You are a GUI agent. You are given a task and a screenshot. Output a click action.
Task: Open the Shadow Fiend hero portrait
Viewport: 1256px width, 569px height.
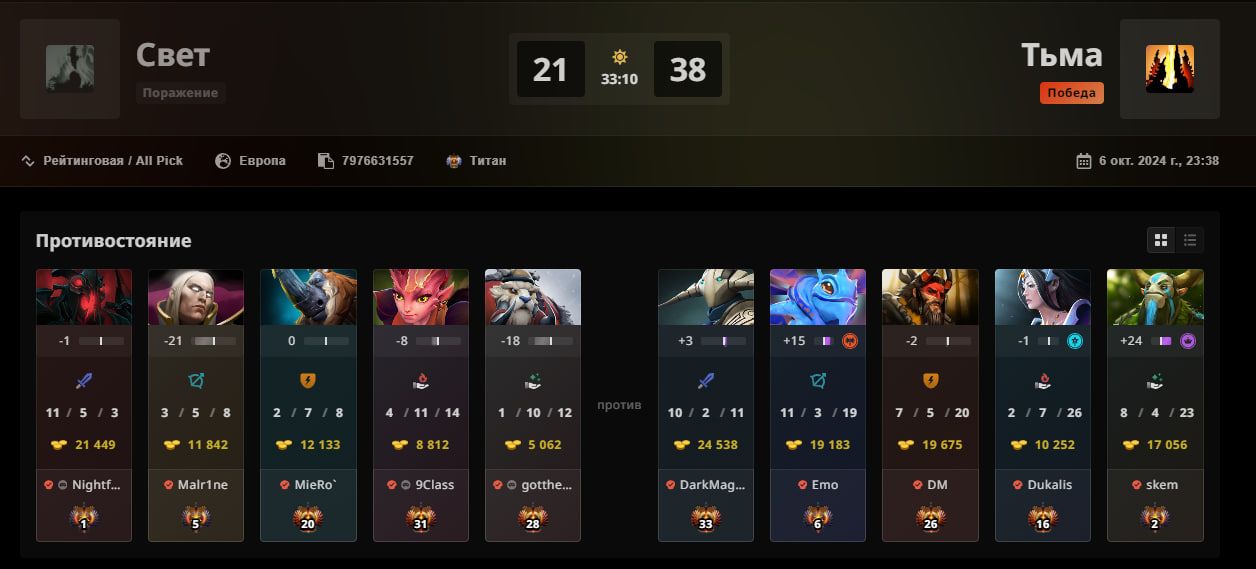pos(84,297)
